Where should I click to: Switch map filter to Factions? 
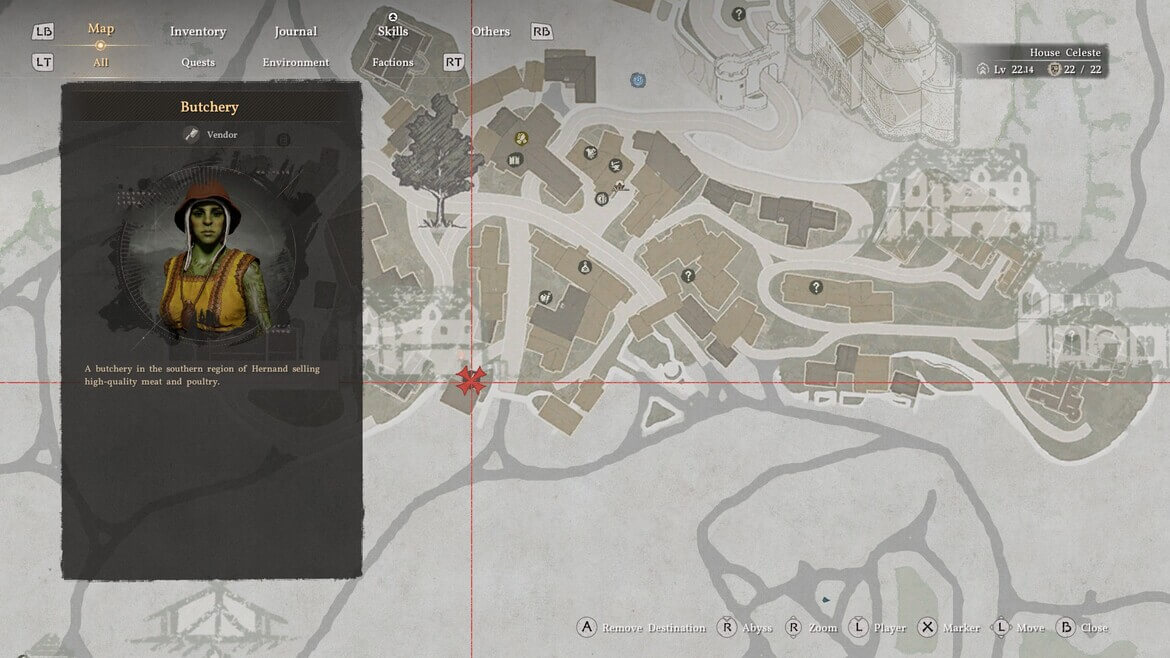[x=393, y=63]
